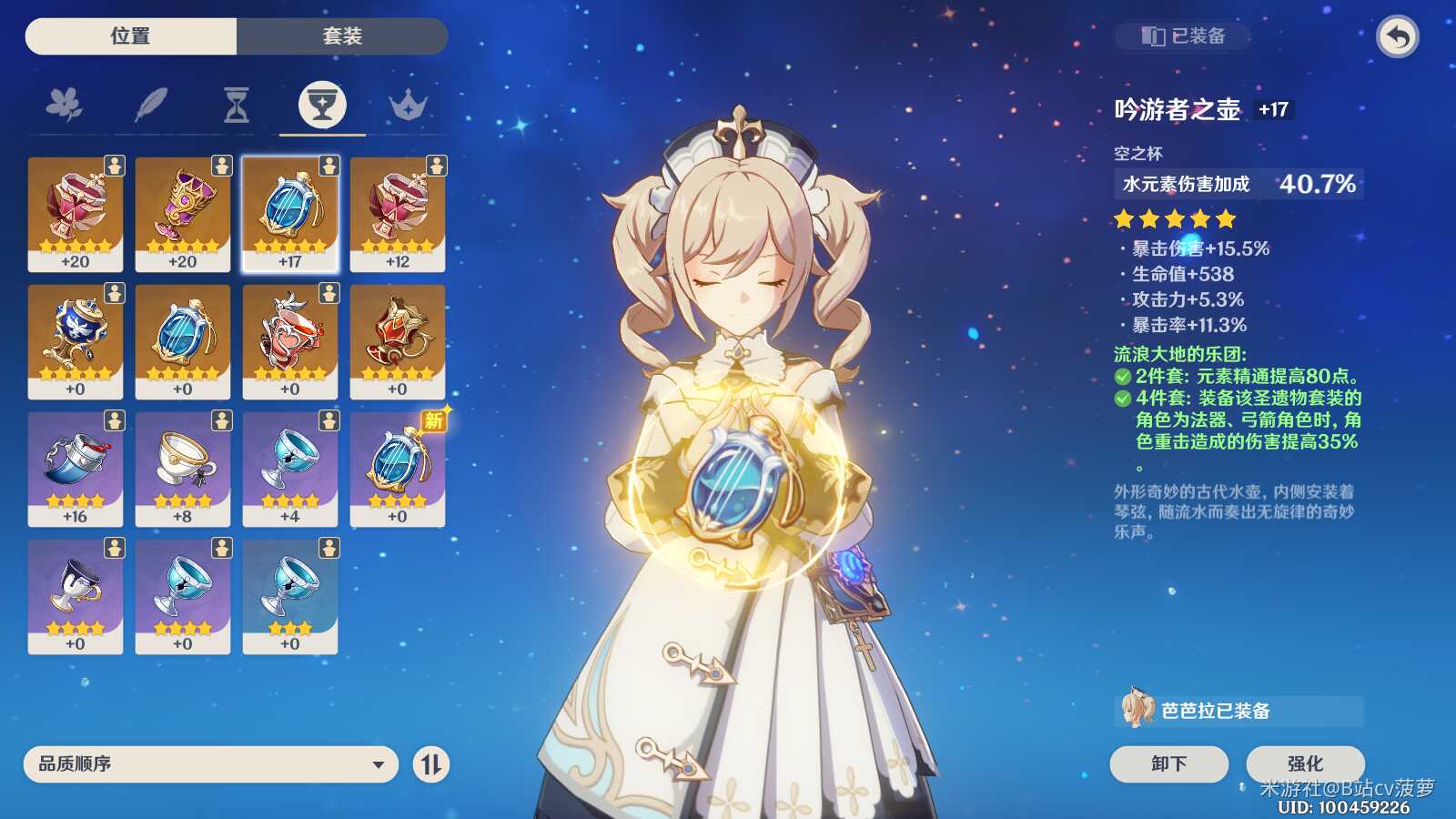Switch to the 套装 tab
The width and height of the screenshot is (1456, 819).
[x=342, y=36]
